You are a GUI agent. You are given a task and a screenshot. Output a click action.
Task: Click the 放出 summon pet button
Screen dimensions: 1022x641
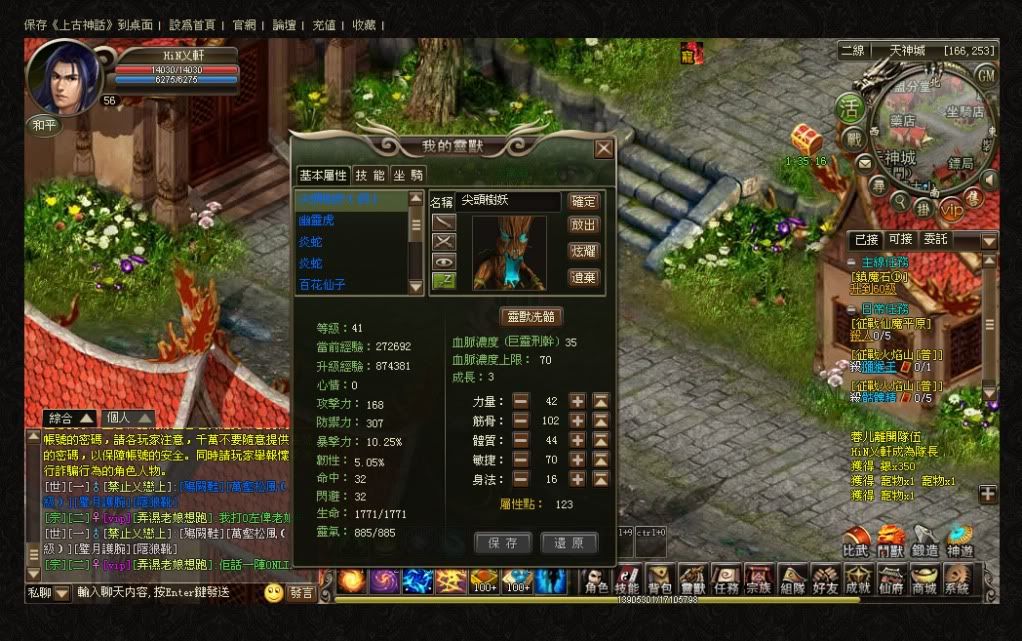583,226
